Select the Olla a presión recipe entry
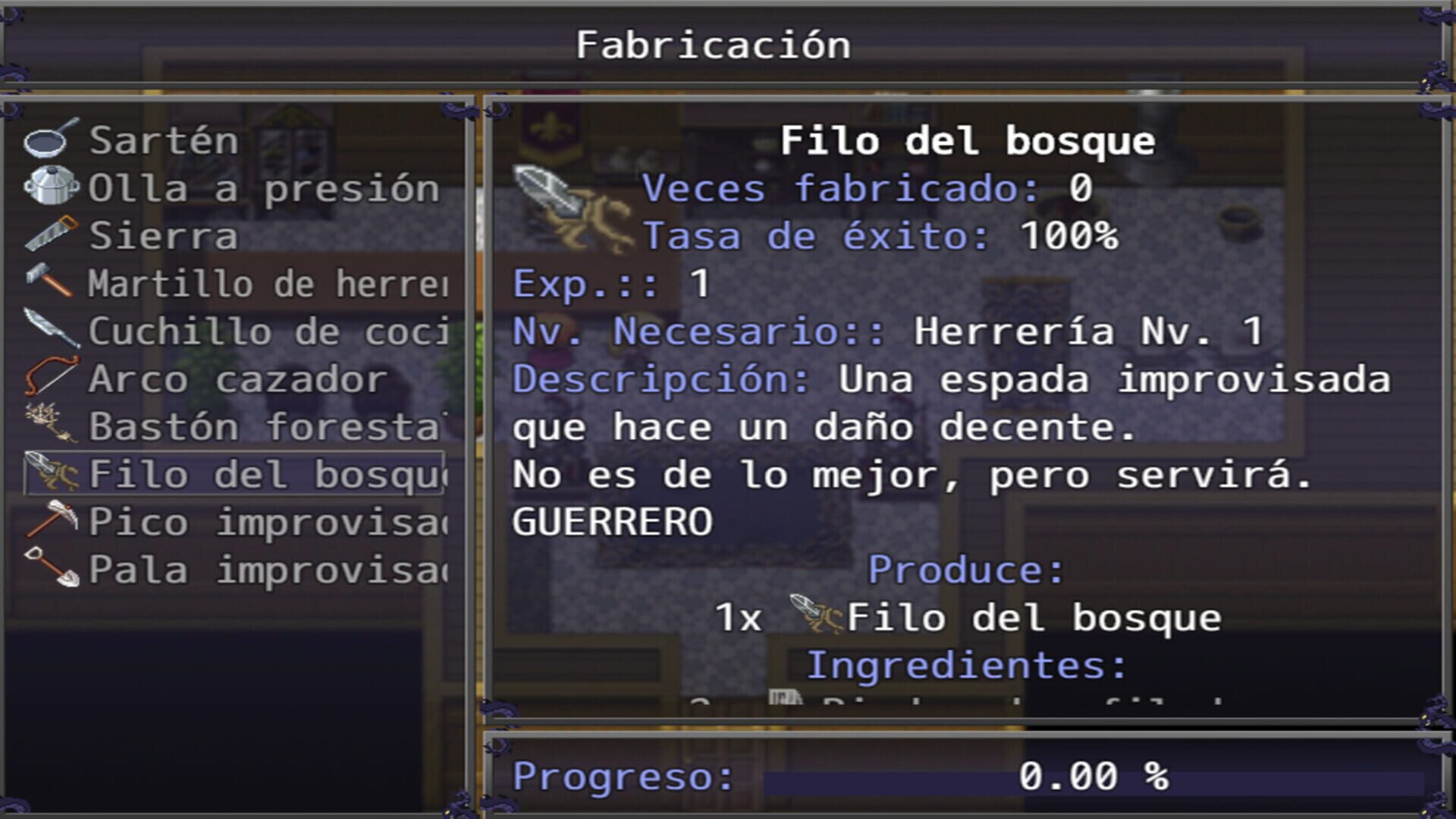1456x819 pixels. [227, 188]
